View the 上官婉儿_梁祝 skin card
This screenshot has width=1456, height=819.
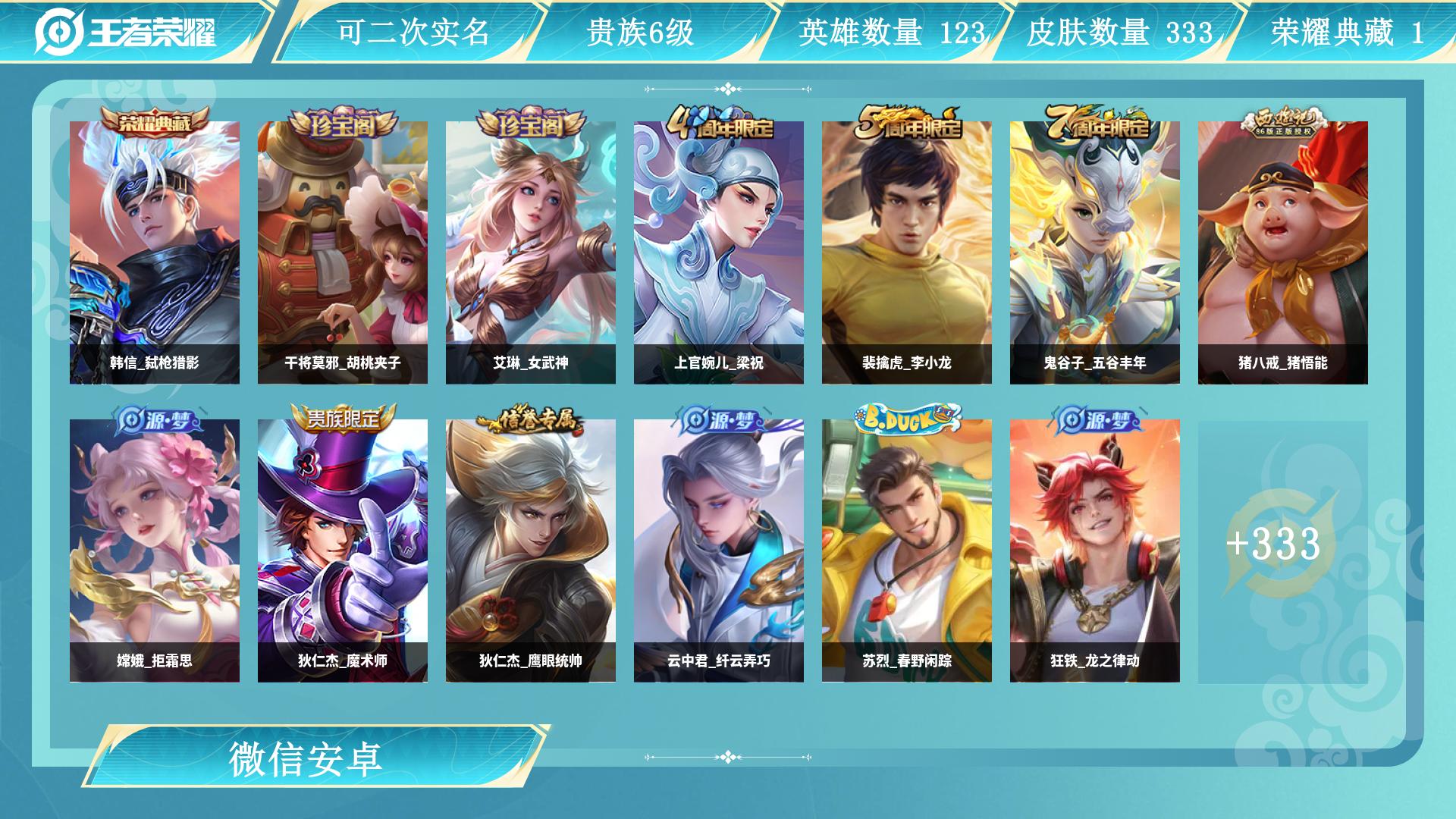pos(719,253)
